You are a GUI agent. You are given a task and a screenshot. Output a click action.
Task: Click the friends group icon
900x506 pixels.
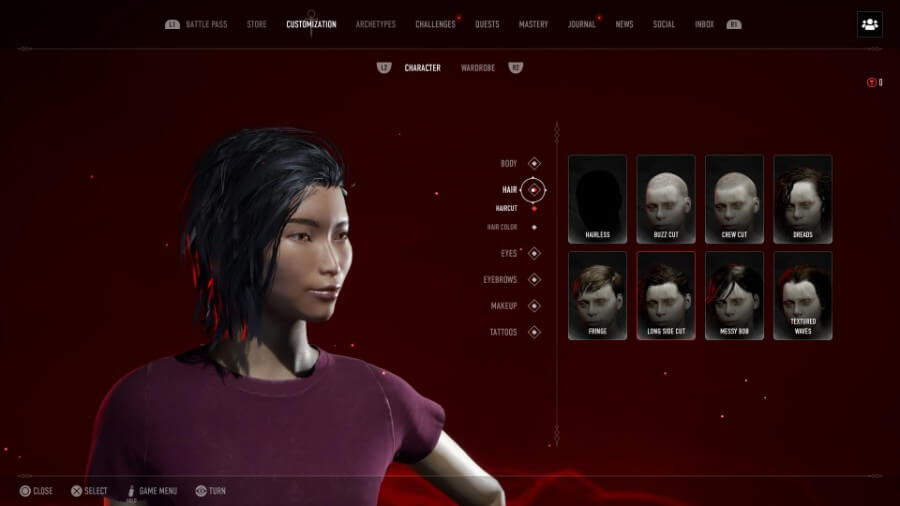(869, 24)
